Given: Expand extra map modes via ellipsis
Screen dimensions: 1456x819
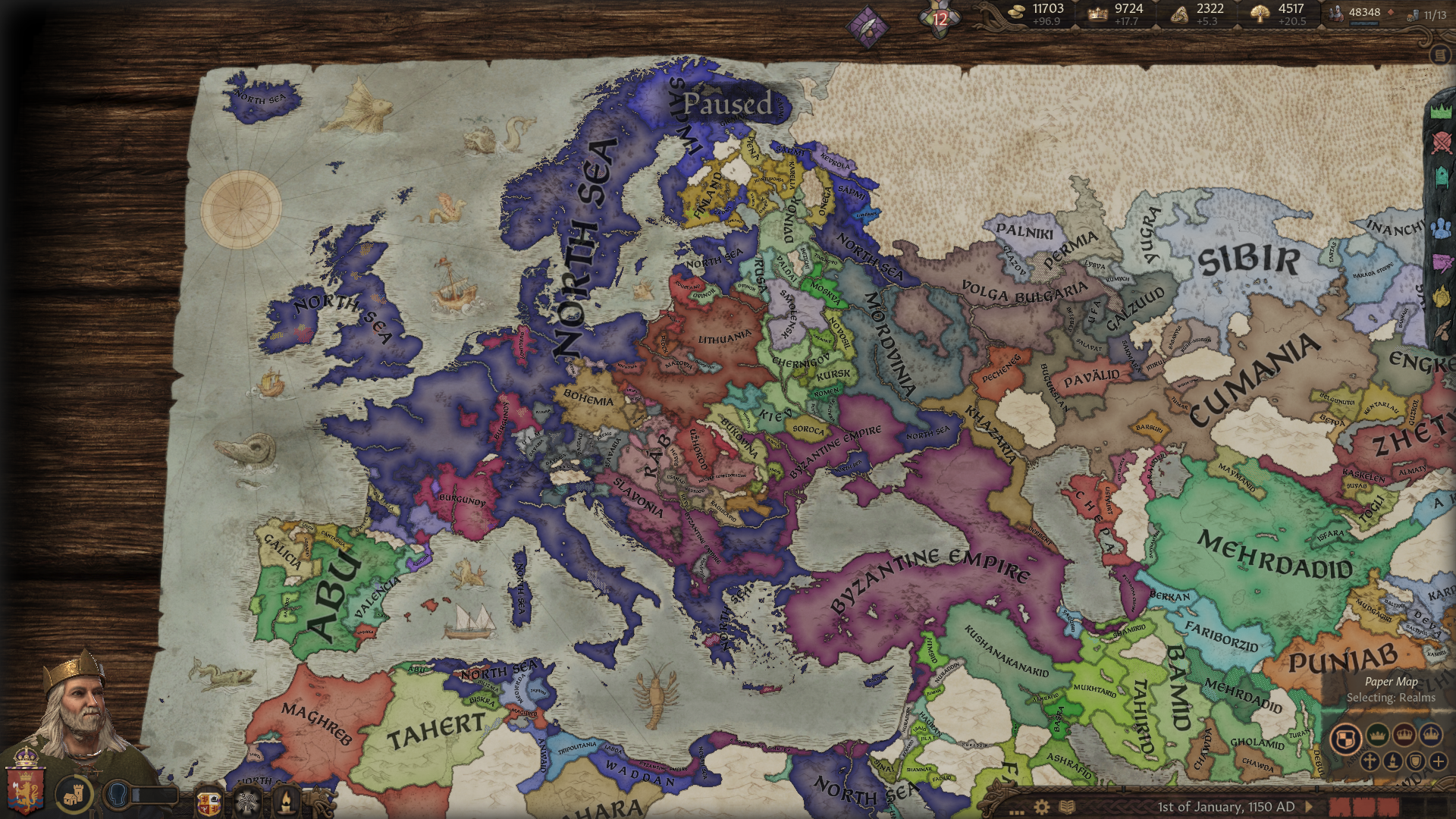Looking at the screenshot, I should (x=1017, y=812).
